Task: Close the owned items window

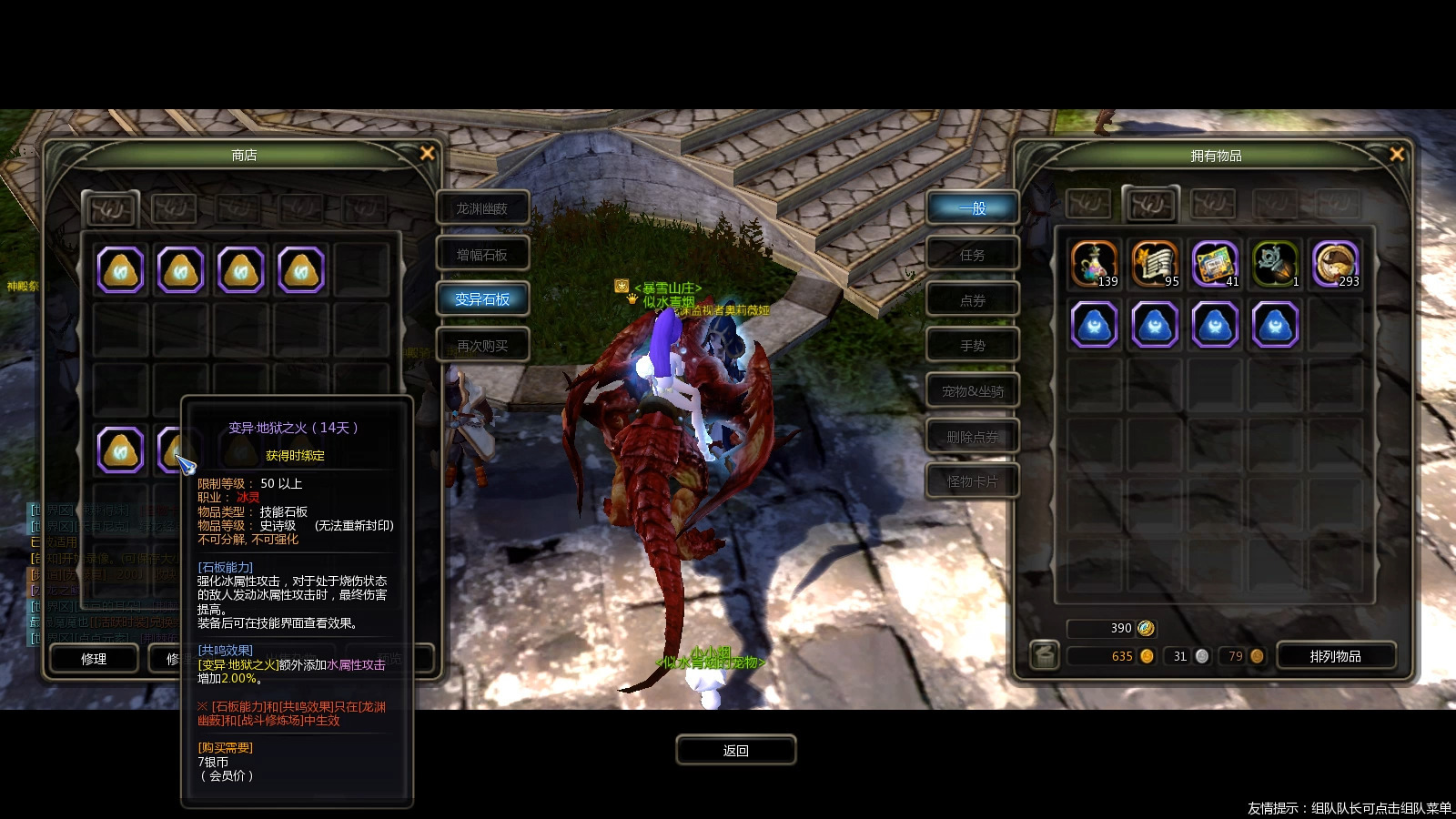Action: (x=1397, y=155)
